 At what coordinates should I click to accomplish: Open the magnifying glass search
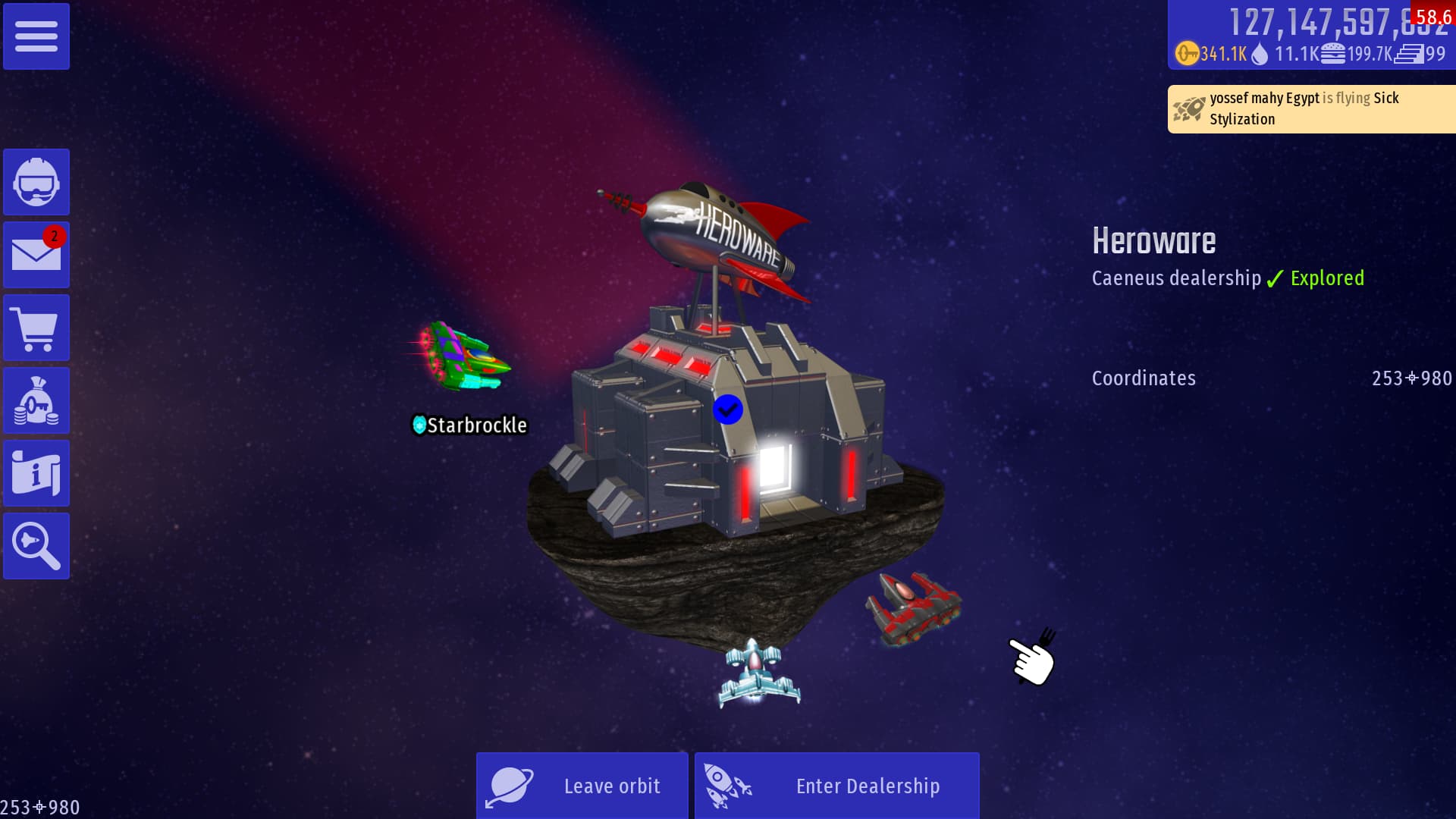(x=36, y=546)
